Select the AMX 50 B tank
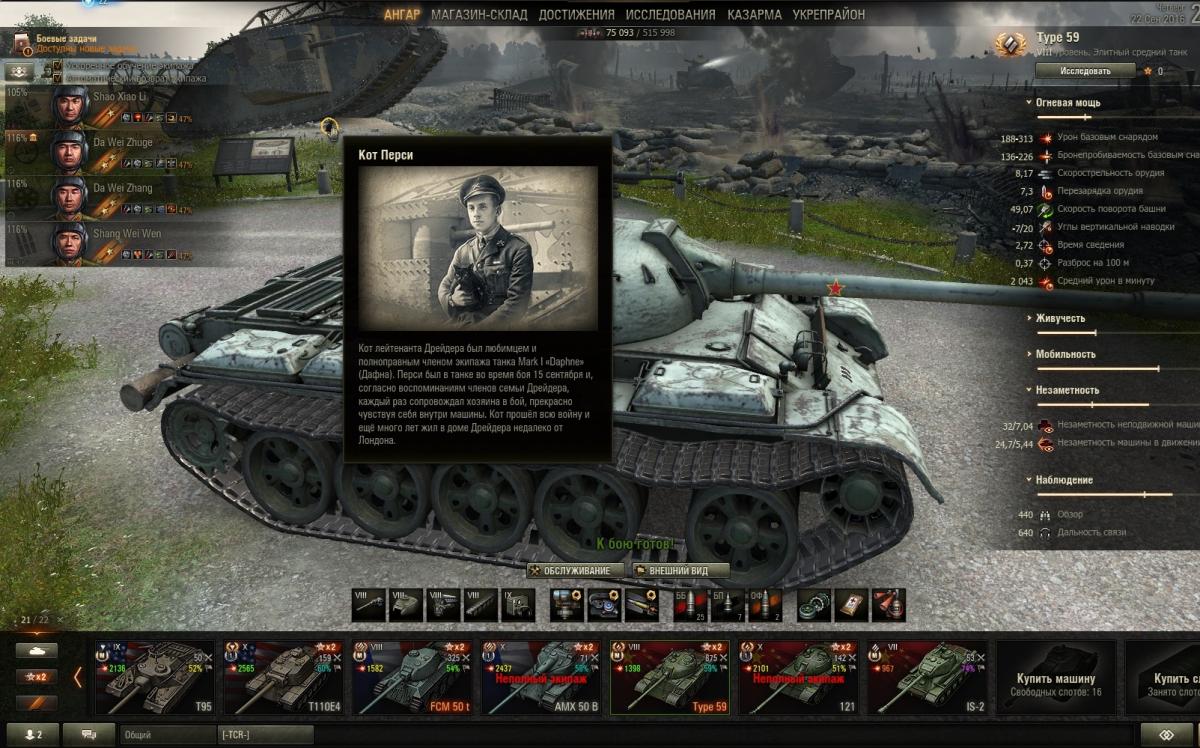Viewport: 1200px width, 748px height. pos(540,677)
